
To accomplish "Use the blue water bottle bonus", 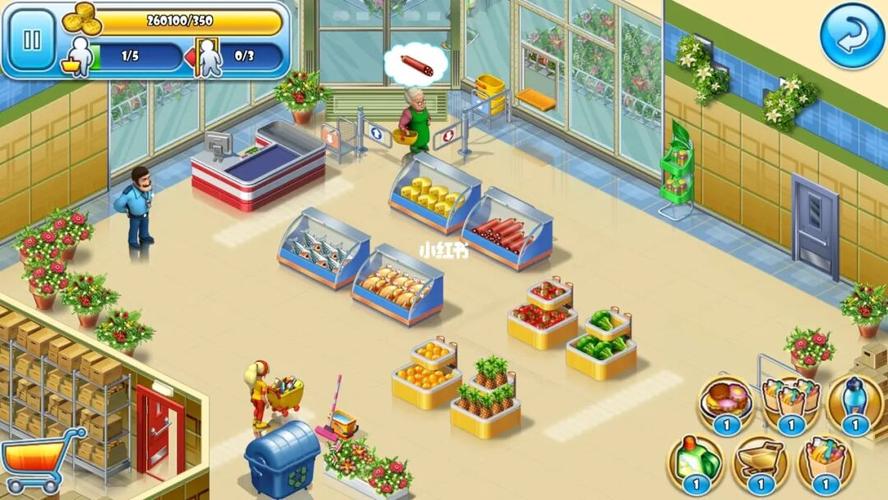I will (x=855, y=402).
